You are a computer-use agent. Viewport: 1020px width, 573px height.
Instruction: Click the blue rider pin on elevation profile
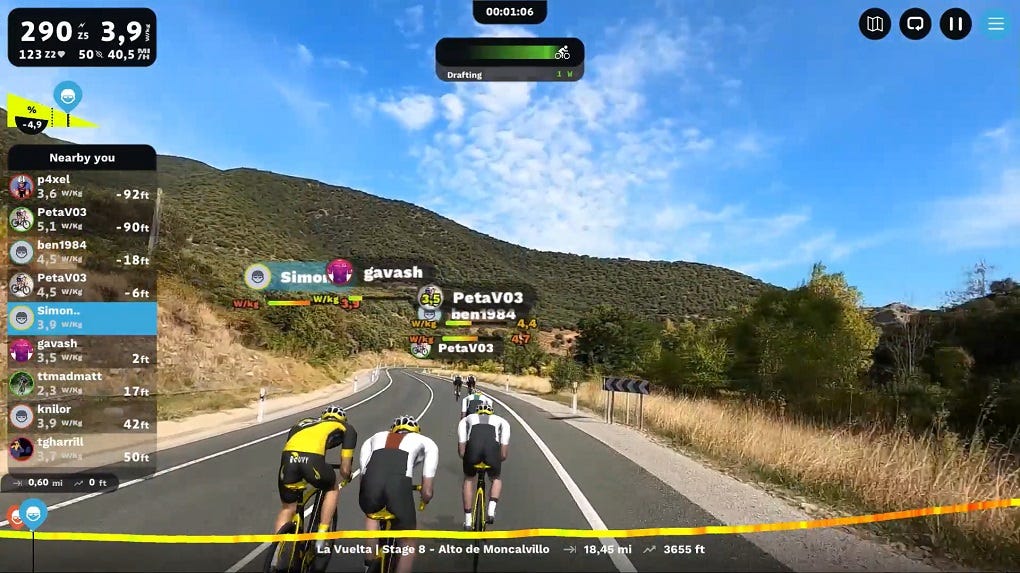(x=33, y=514)
